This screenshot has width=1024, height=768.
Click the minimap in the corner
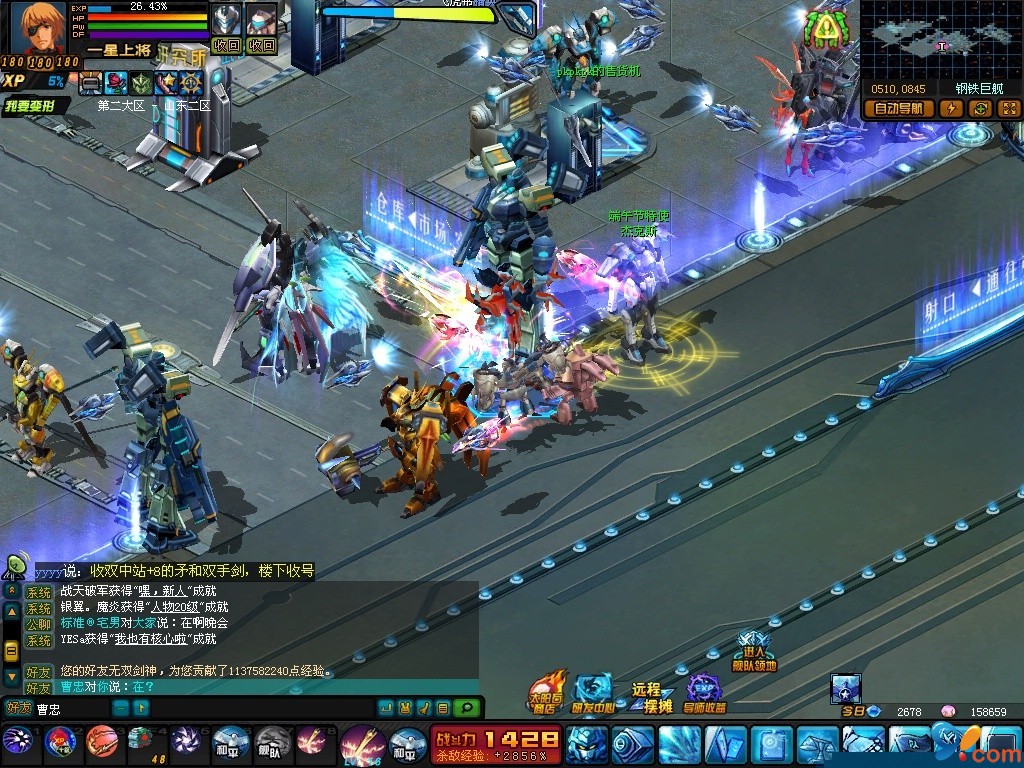click(x=940, y=39)
